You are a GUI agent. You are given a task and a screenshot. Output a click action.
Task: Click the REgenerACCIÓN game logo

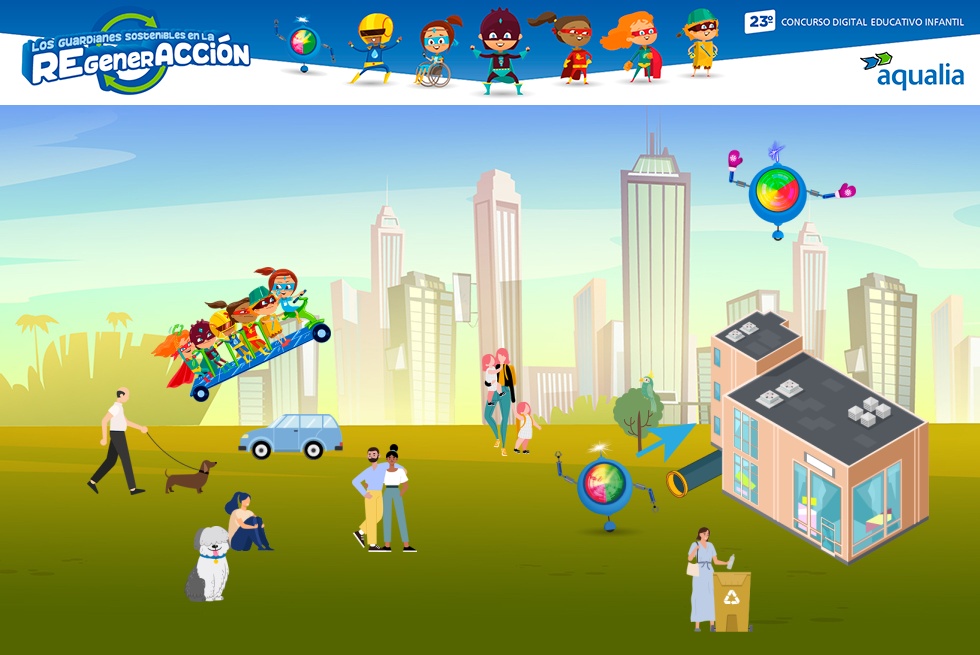[136, 56]
